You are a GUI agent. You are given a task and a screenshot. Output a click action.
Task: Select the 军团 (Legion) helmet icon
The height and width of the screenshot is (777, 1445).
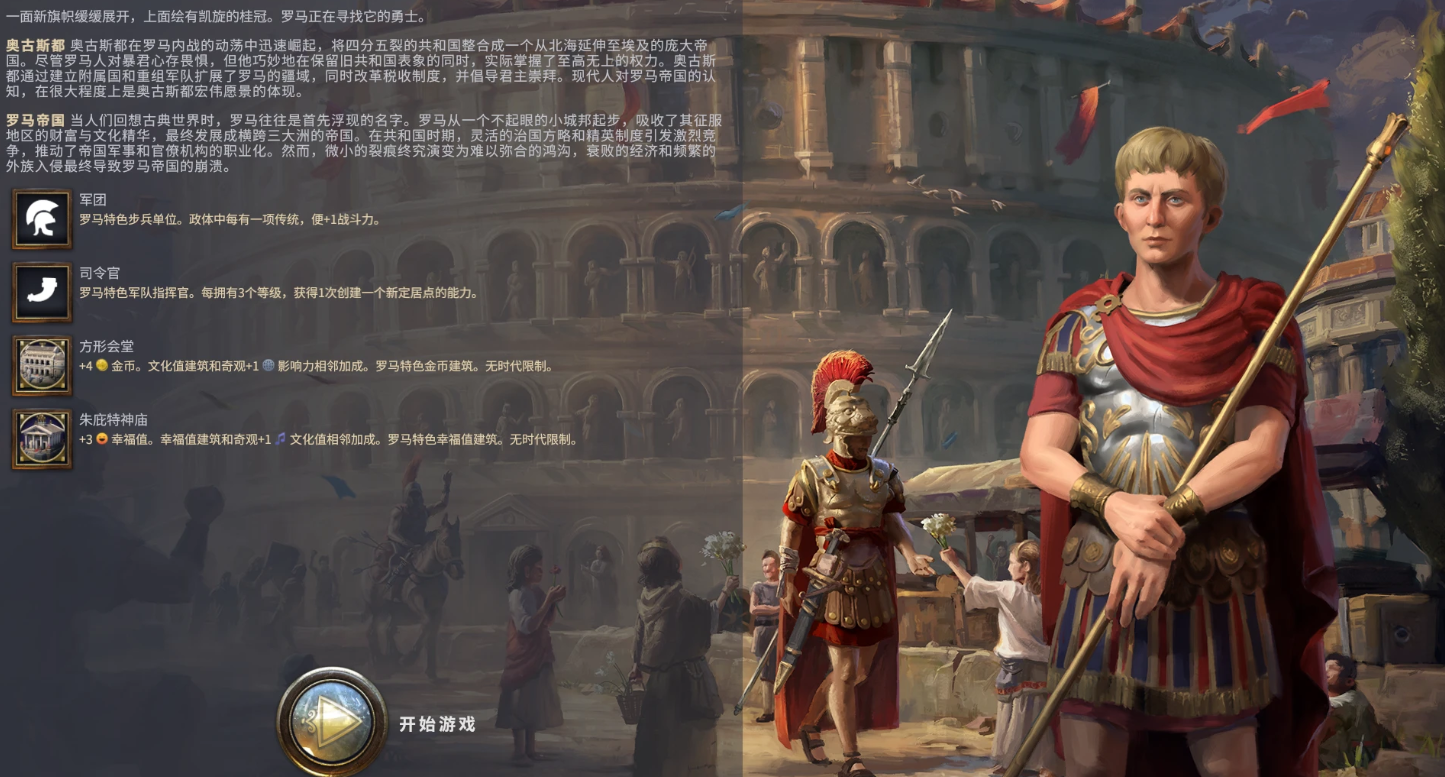(x=40, y=218)
